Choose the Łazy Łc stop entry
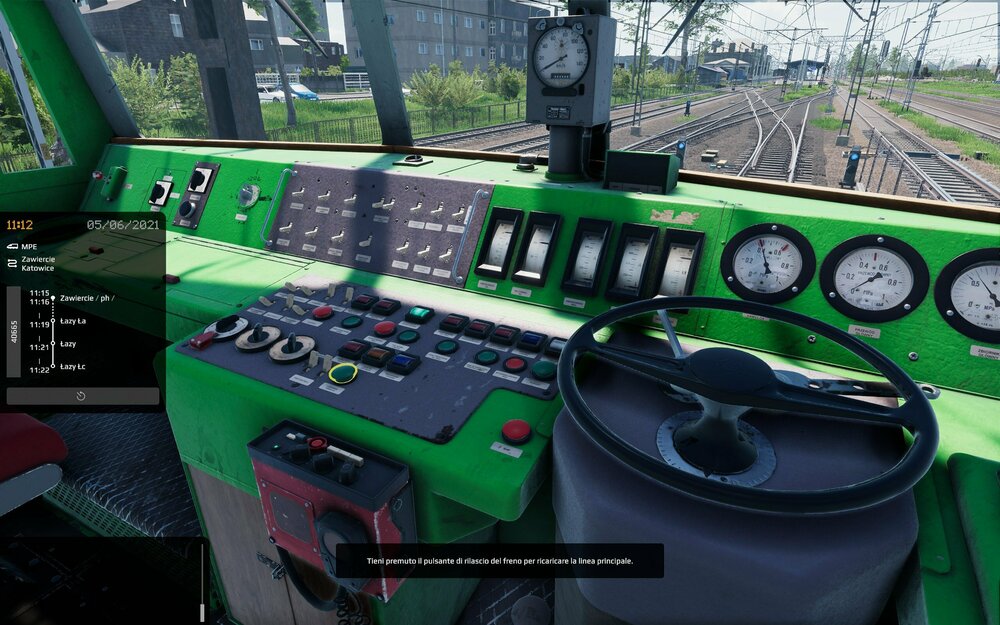 (73, 367)
